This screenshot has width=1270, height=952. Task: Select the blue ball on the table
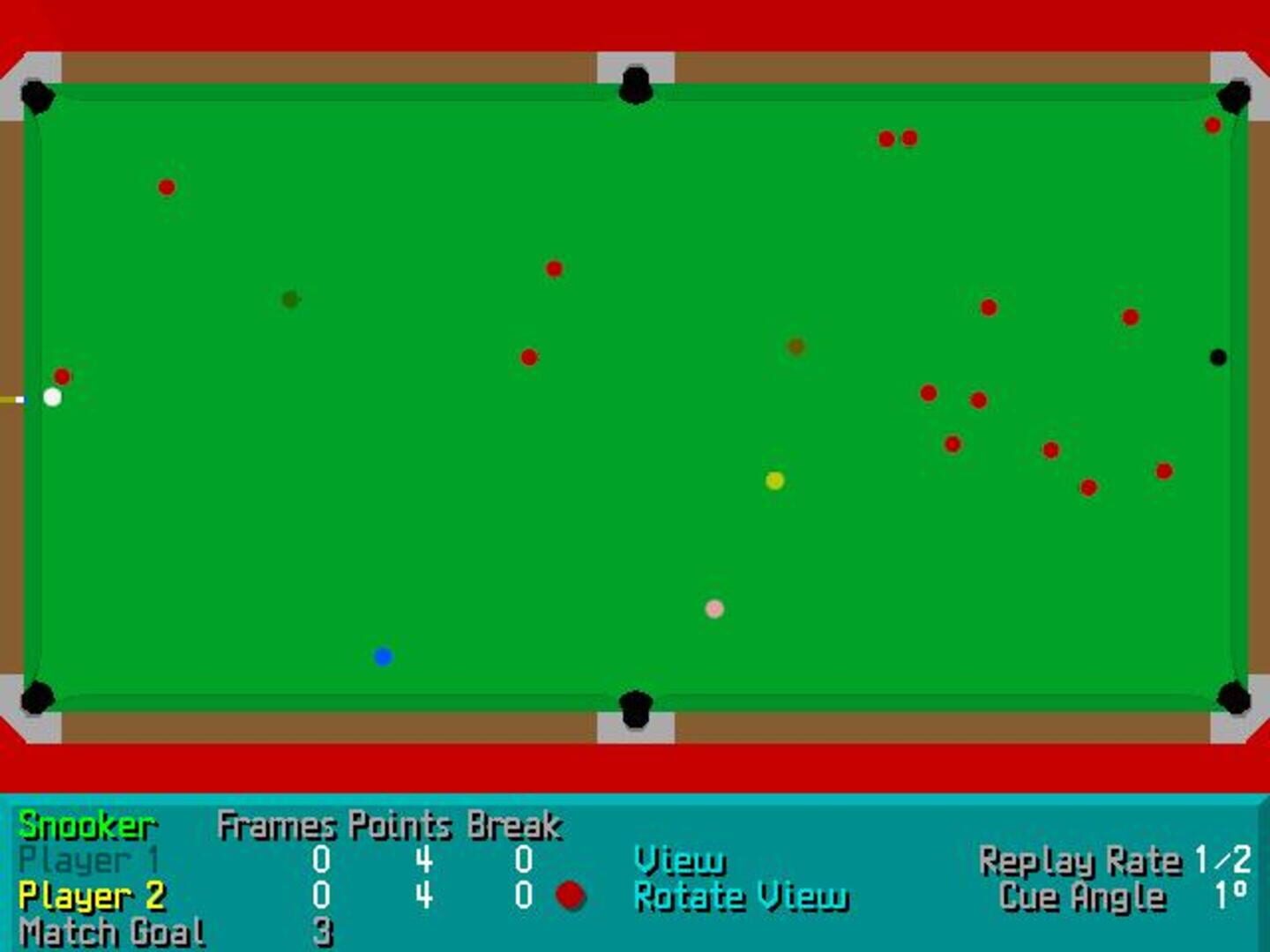[x=383, y=655]
